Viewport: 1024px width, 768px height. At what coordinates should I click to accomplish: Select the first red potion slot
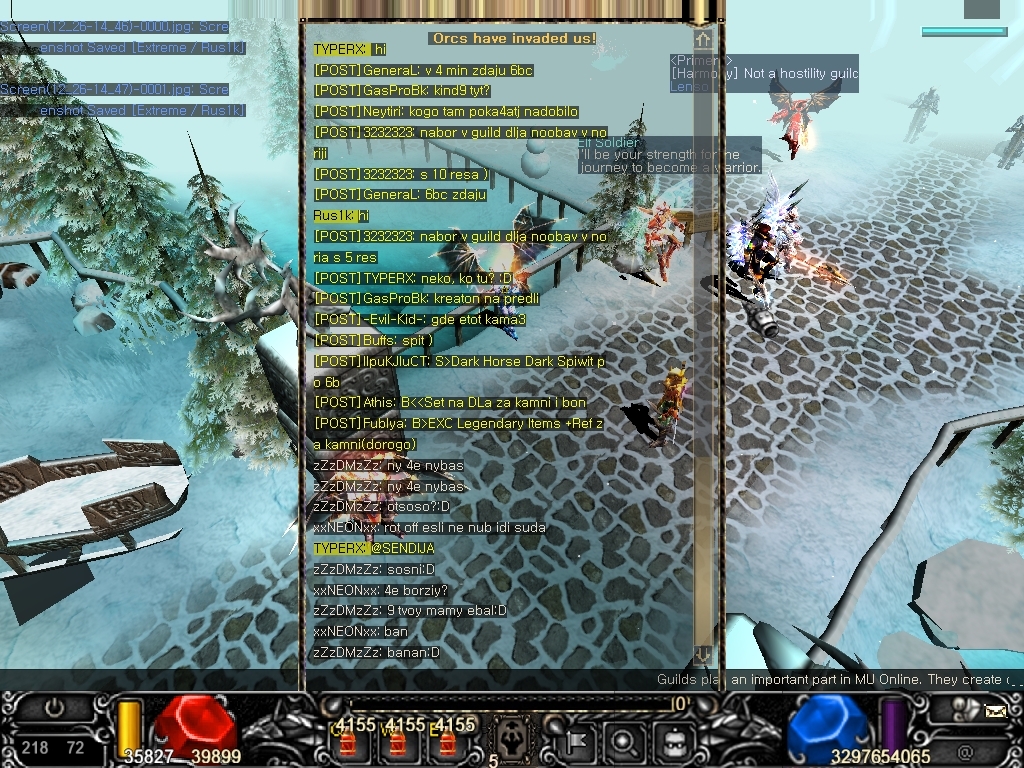pos(347,743)
